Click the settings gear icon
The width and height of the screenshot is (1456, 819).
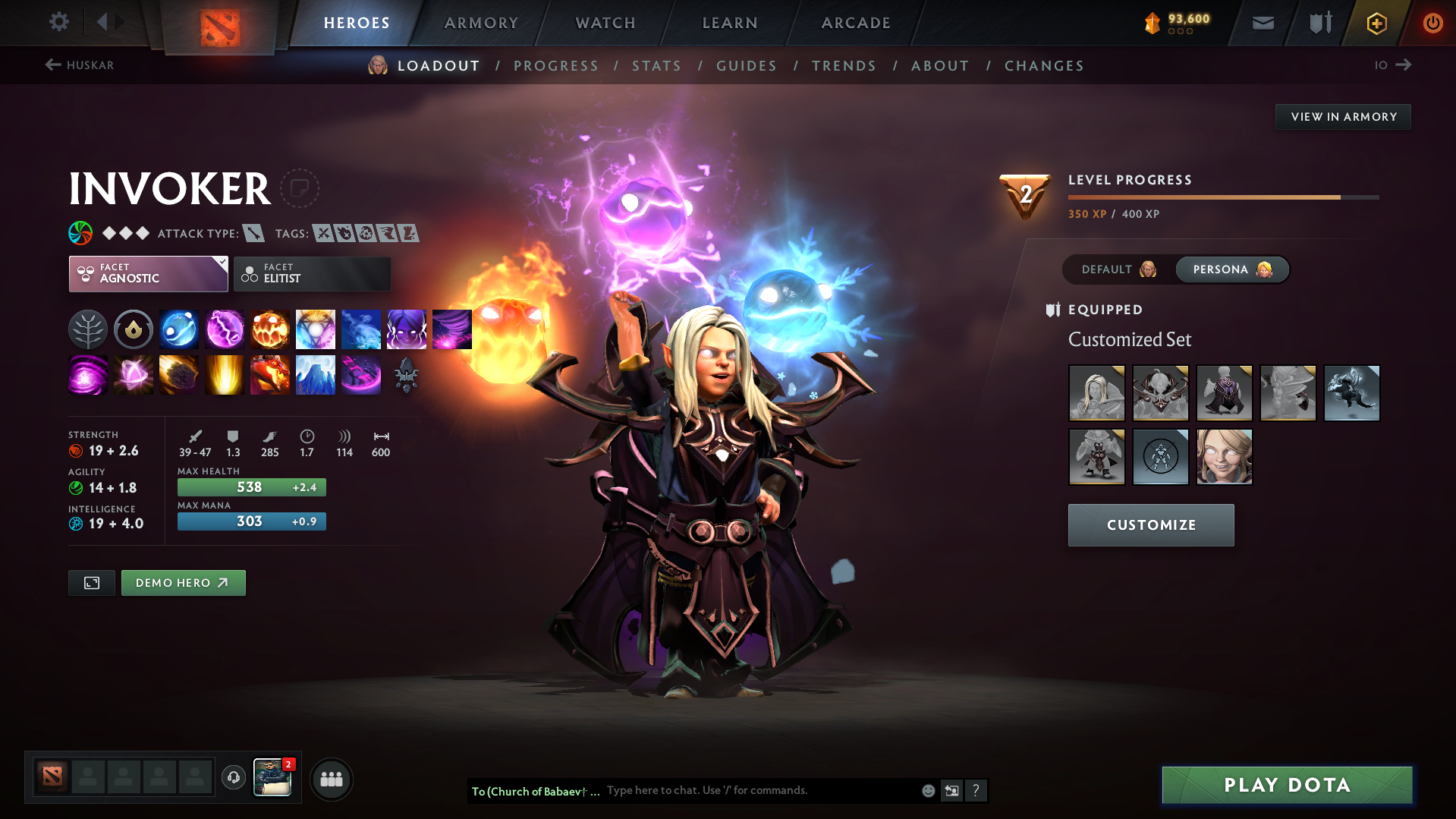[59, 23]
